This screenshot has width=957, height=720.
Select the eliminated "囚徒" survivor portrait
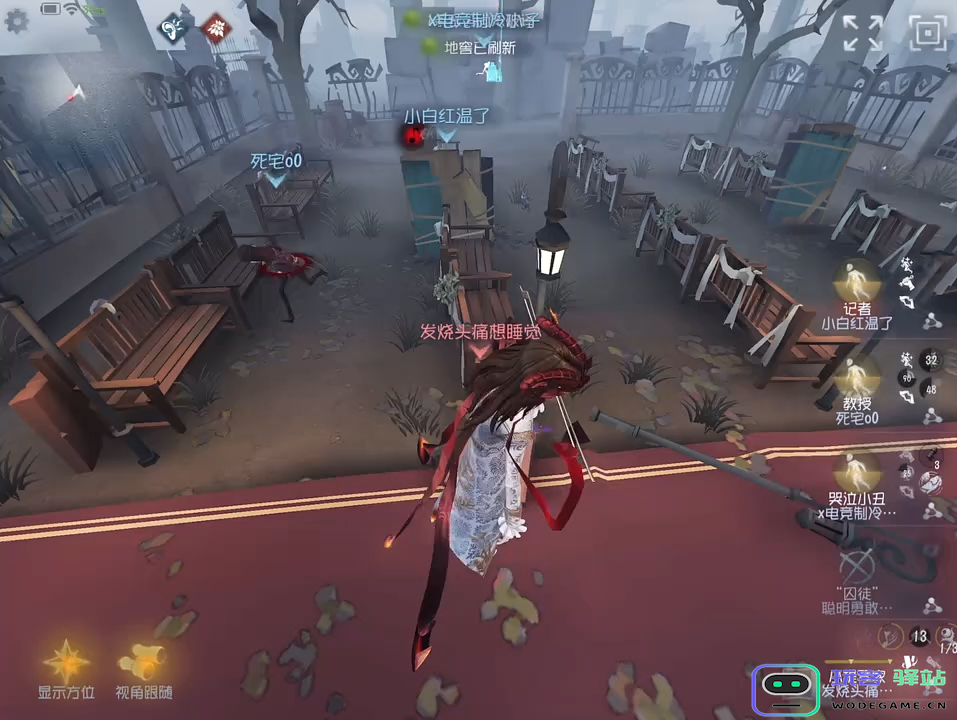coord(856,564)
